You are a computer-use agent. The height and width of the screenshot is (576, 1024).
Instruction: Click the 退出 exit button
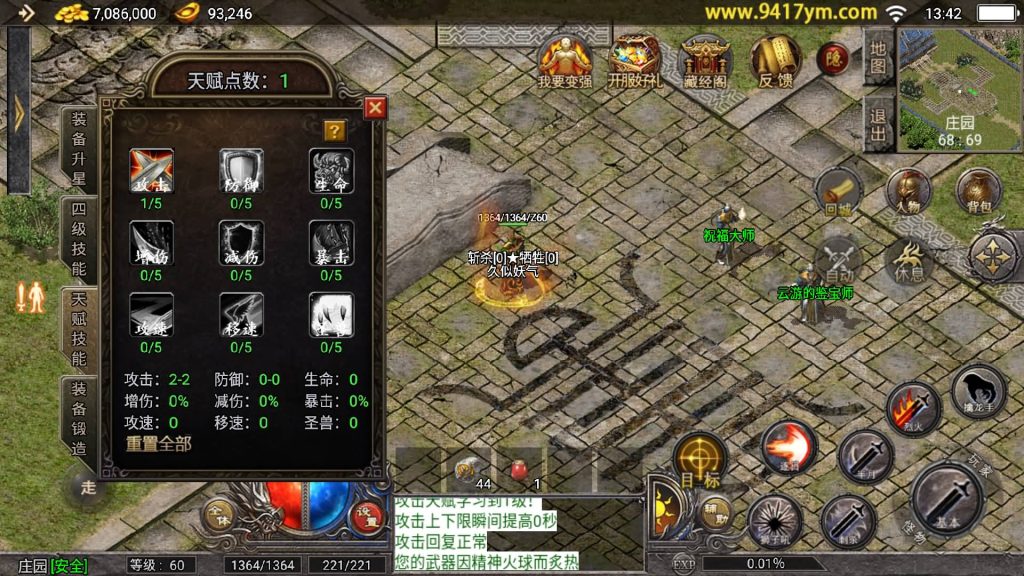[x=877, y=125]
